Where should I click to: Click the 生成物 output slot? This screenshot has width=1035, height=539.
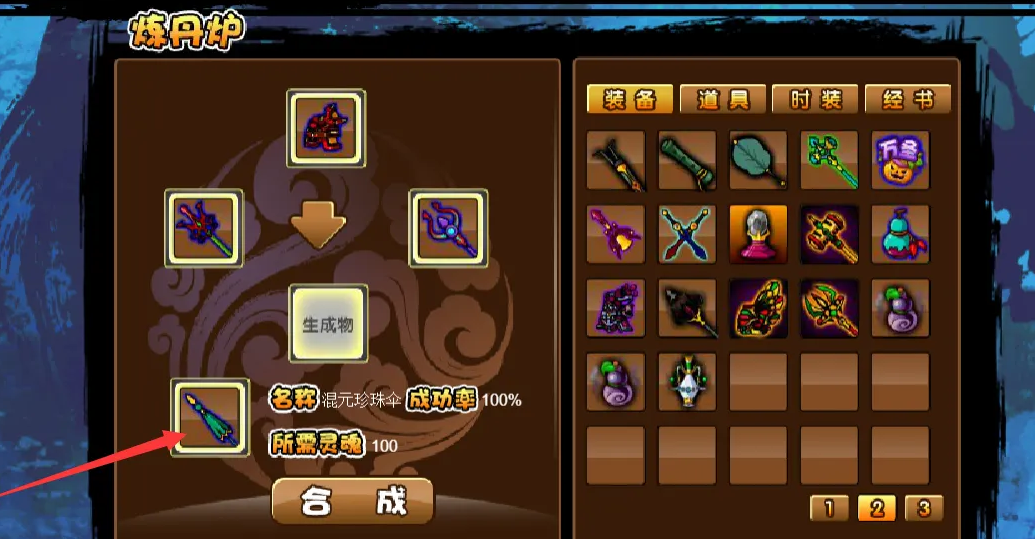click(328, 324)
